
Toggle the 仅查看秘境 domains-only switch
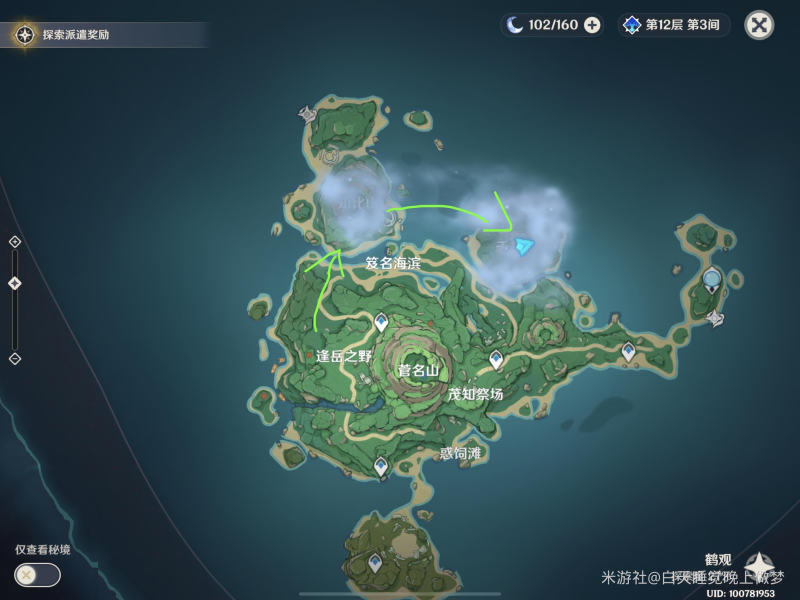pos(37,575)
